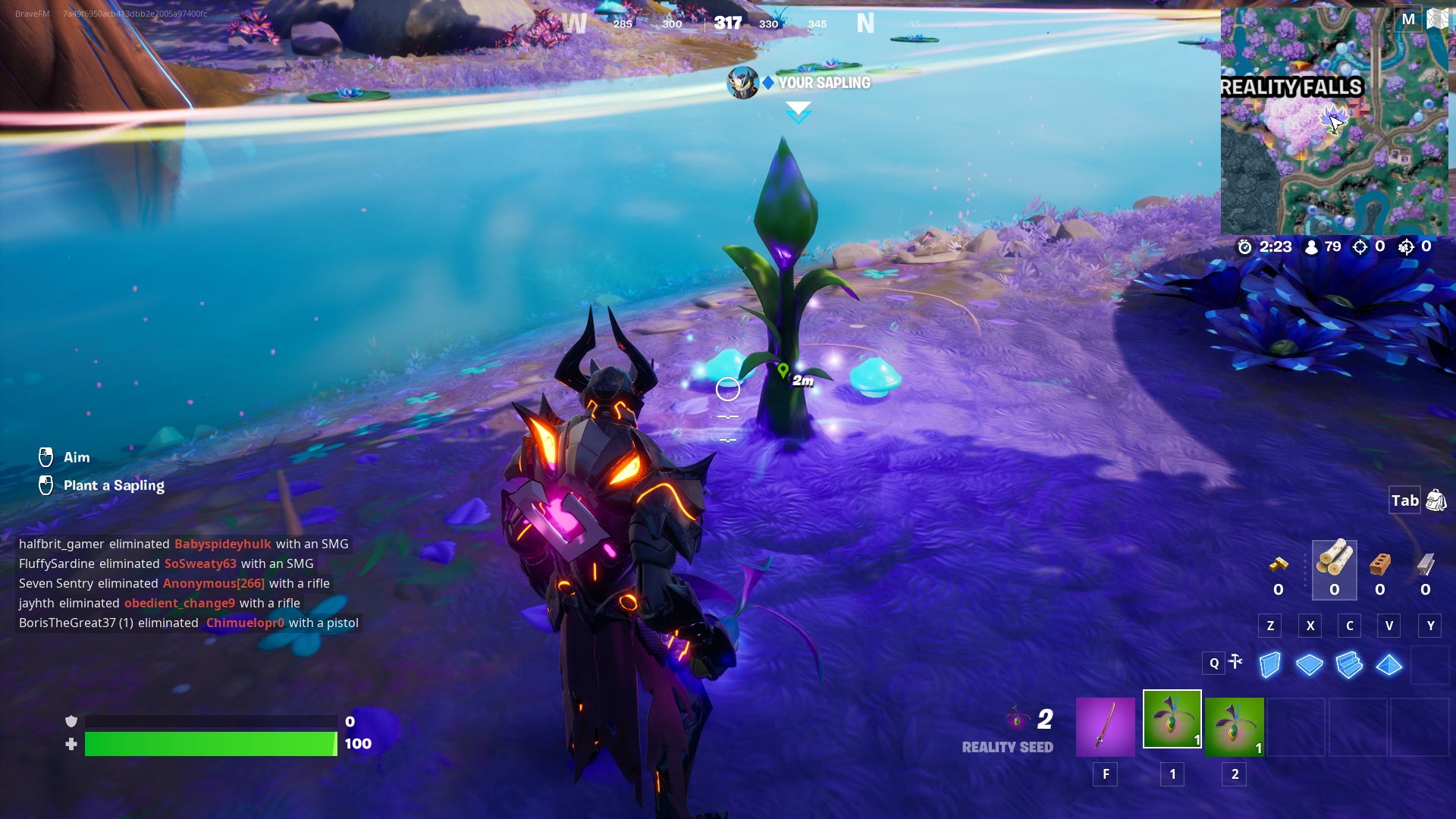Screen dimensions: 1456x819
Task: Click the pyramid roof building icon
Action: 1388,665
